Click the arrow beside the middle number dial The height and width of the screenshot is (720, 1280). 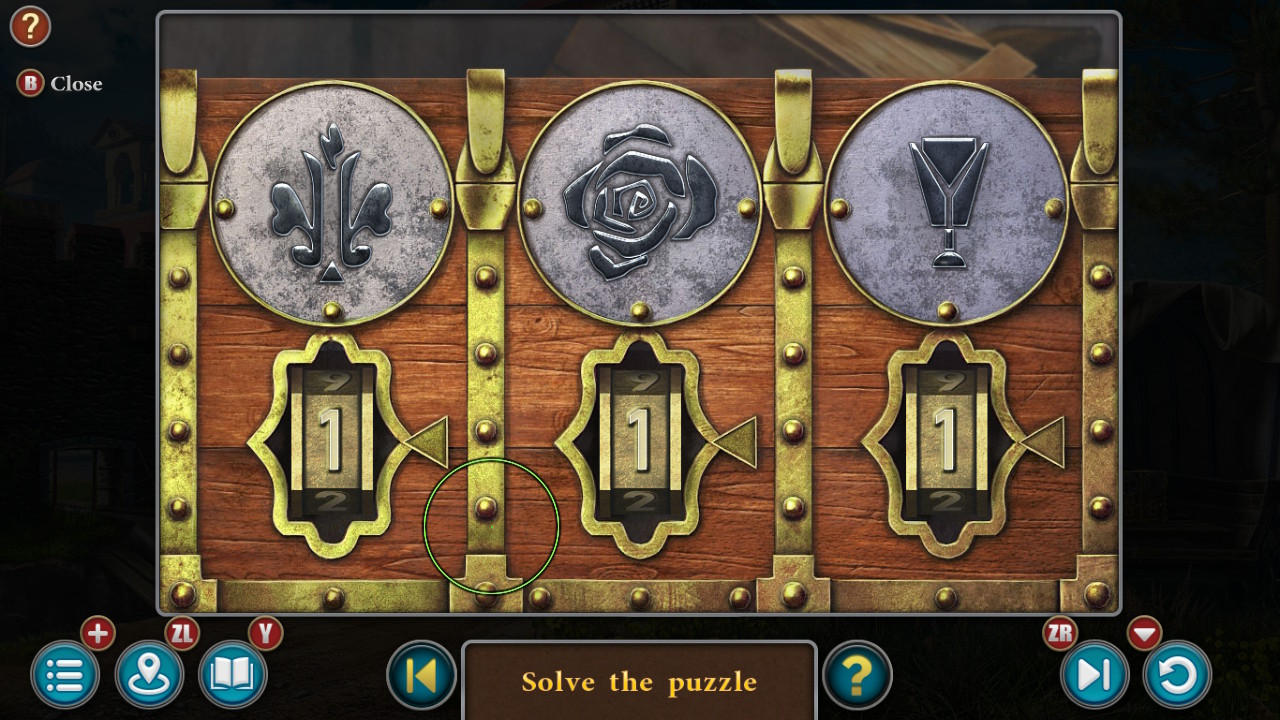click(x=742, y=442)
